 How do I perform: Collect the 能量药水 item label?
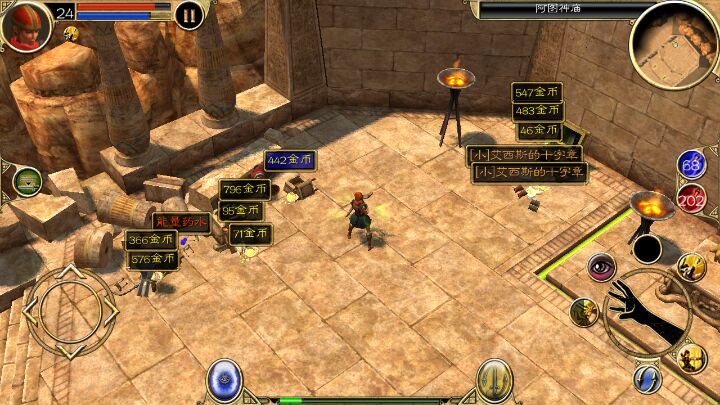181,221
